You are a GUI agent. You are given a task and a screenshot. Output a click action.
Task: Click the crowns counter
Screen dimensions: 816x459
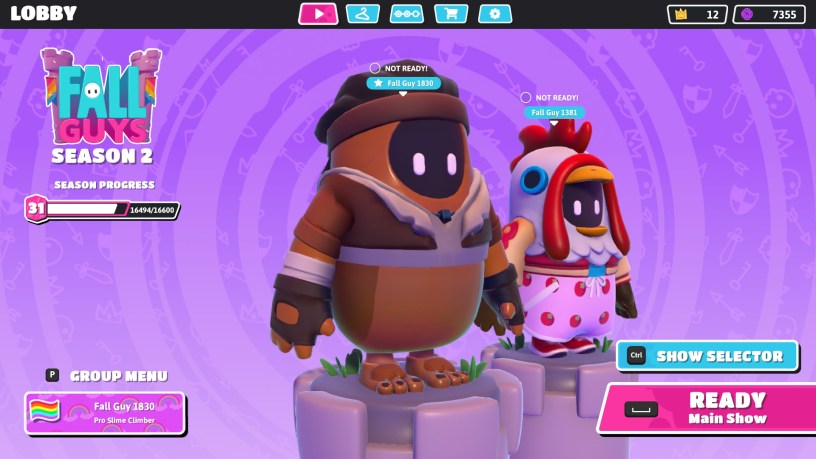697,14
